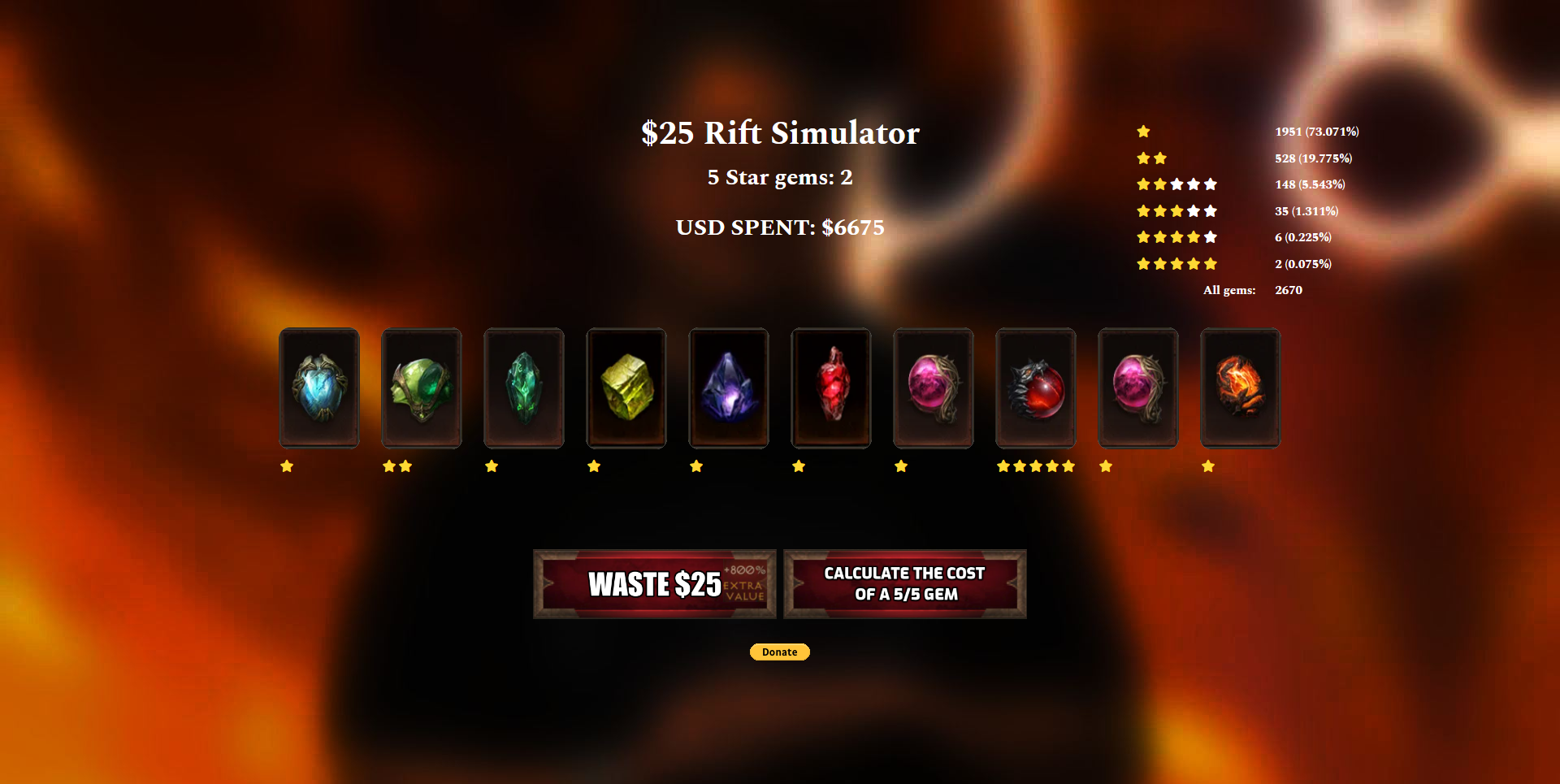Screen dimensions: 1560x784
Task: Click the USD SPENT: $6675 text
Action: (780, 228)
